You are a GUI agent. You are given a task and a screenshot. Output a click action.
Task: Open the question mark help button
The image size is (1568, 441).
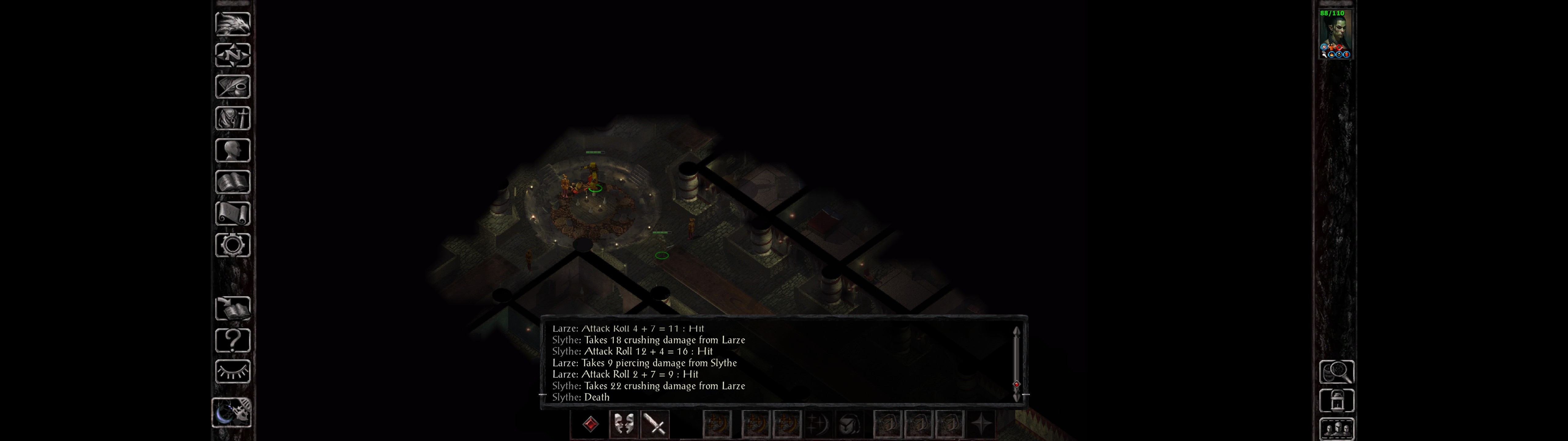tap(232, 340)
